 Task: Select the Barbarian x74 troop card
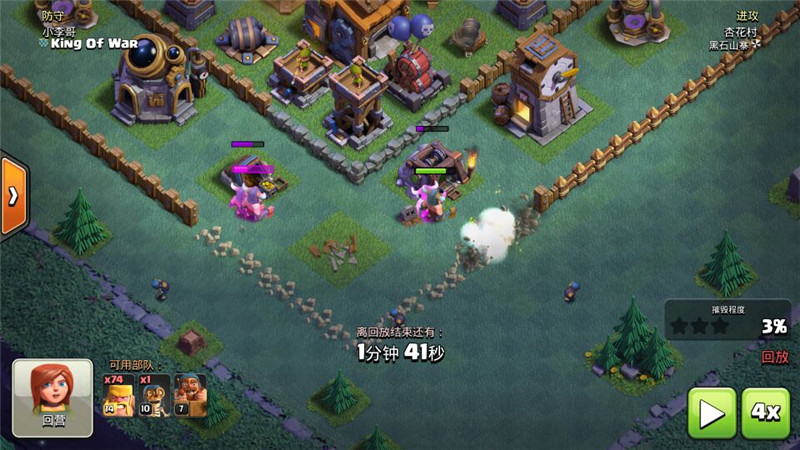pyautogui.click(x=118, y=395)
